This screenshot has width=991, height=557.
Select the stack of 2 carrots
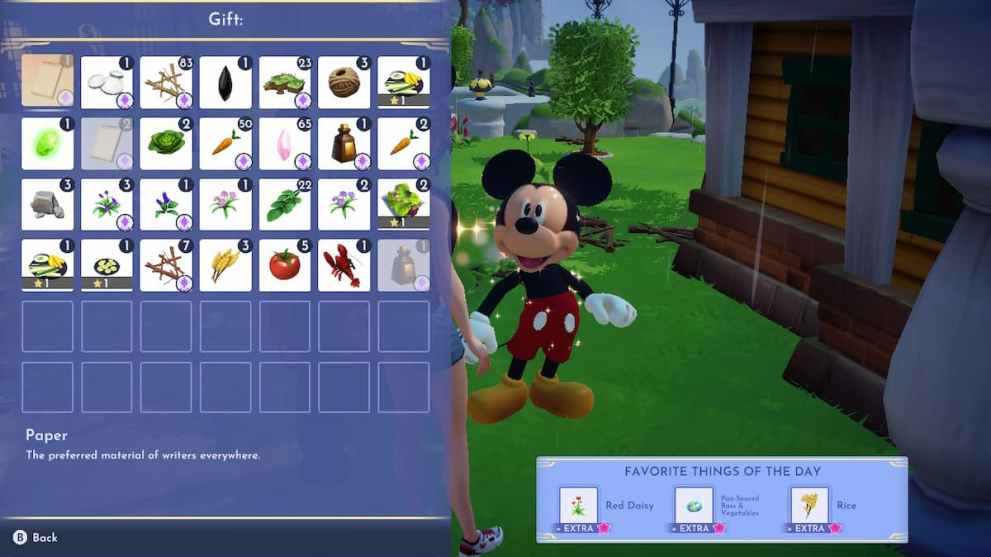pos(404,144)
